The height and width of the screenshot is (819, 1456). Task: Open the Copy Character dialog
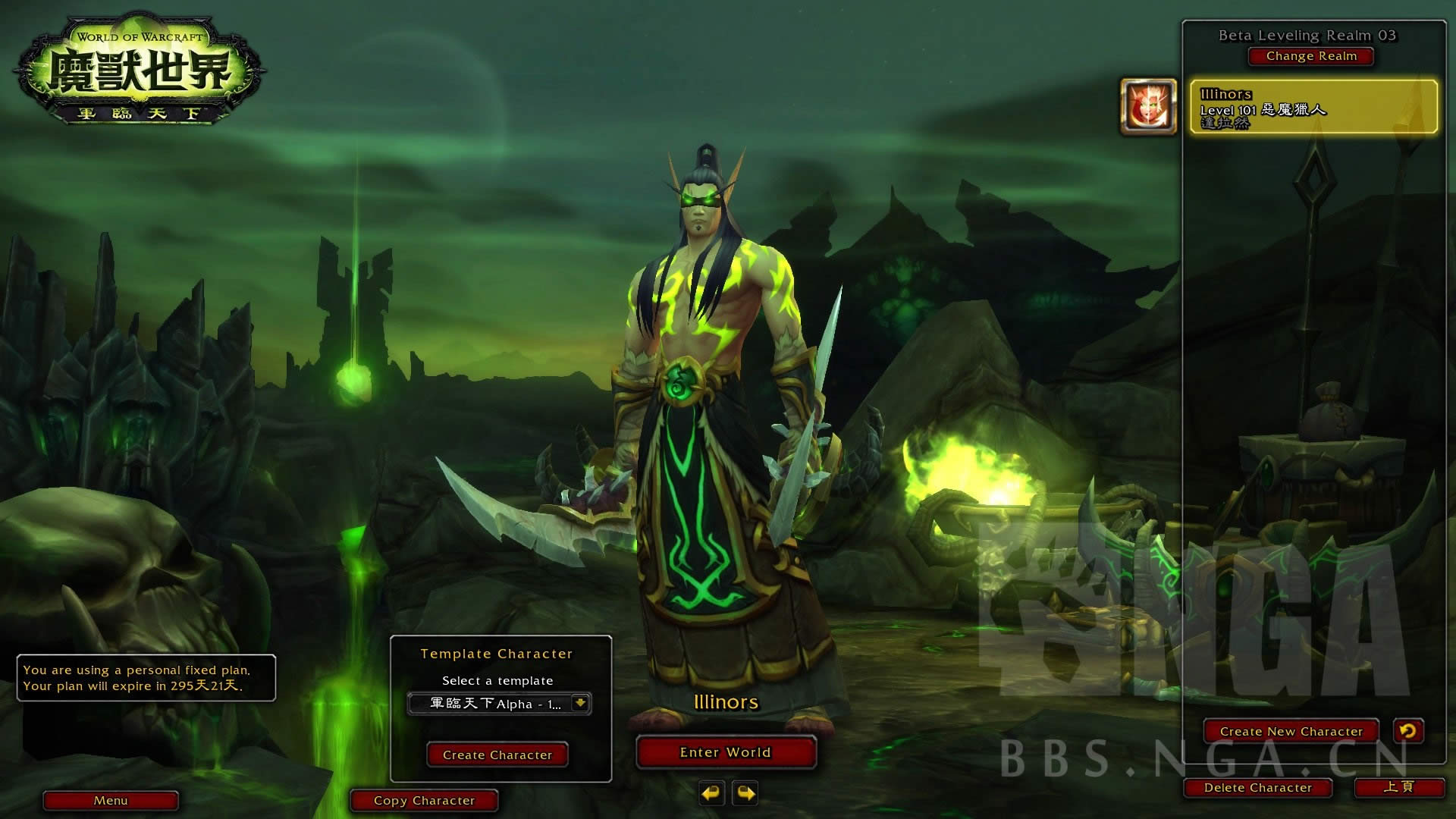pos(424,800)
